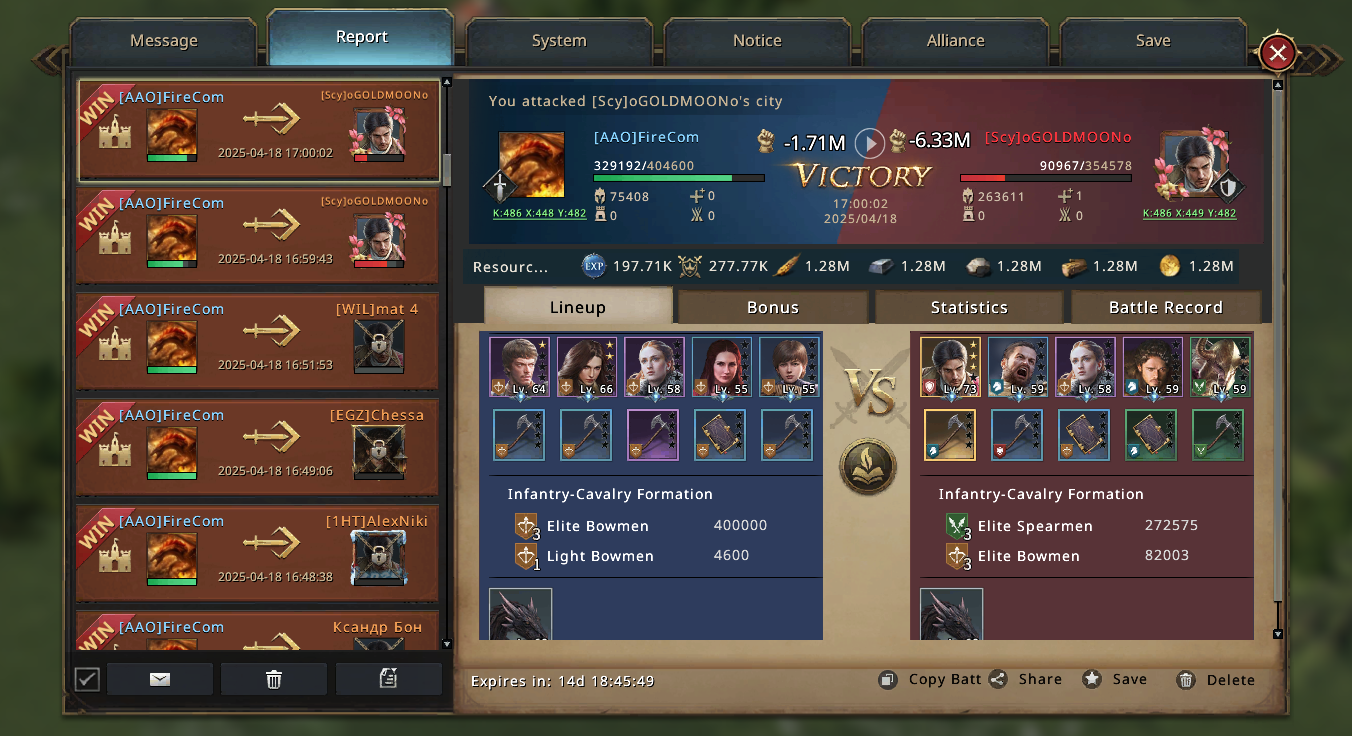Delete this battle report

coord(1216,680)
